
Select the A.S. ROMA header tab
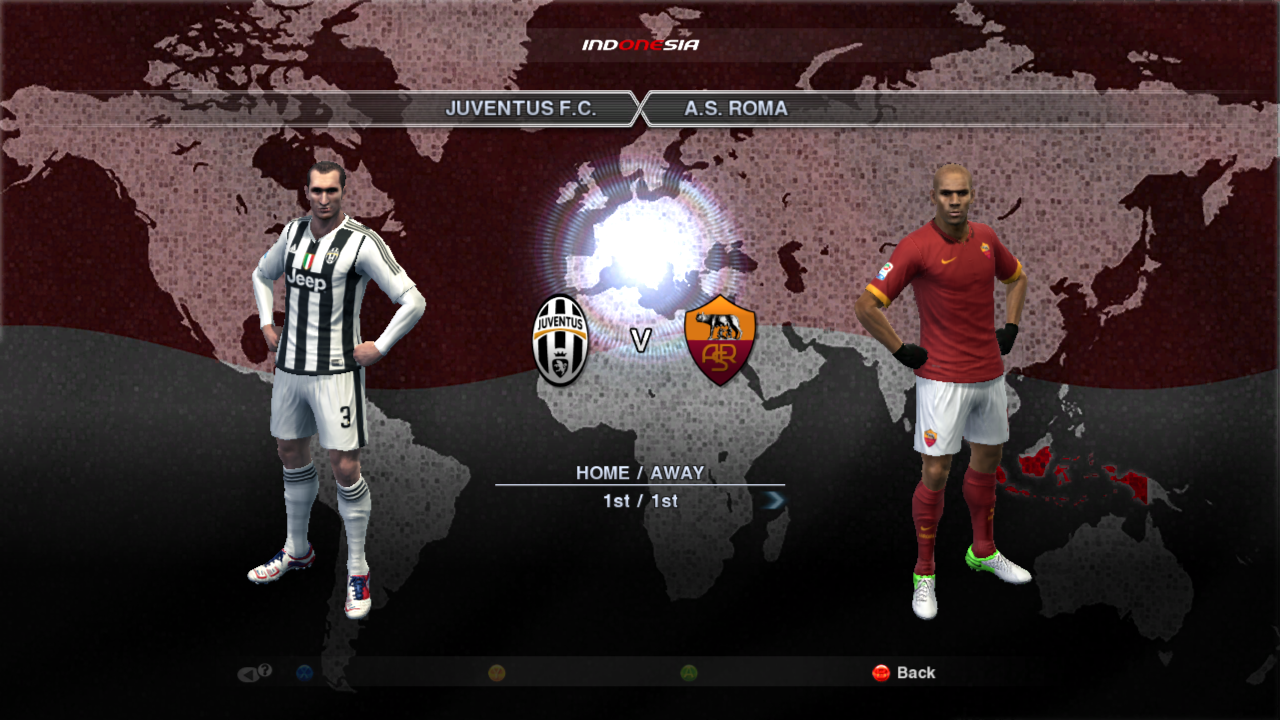point(735,109)
